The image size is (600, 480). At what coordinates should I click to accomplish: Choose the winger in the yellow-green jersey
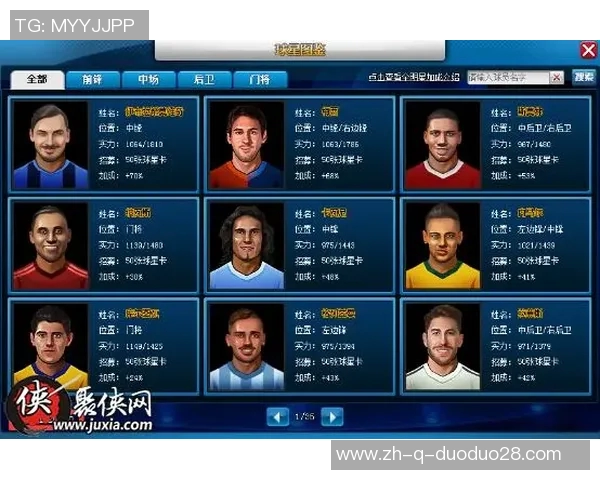point(442,246)
